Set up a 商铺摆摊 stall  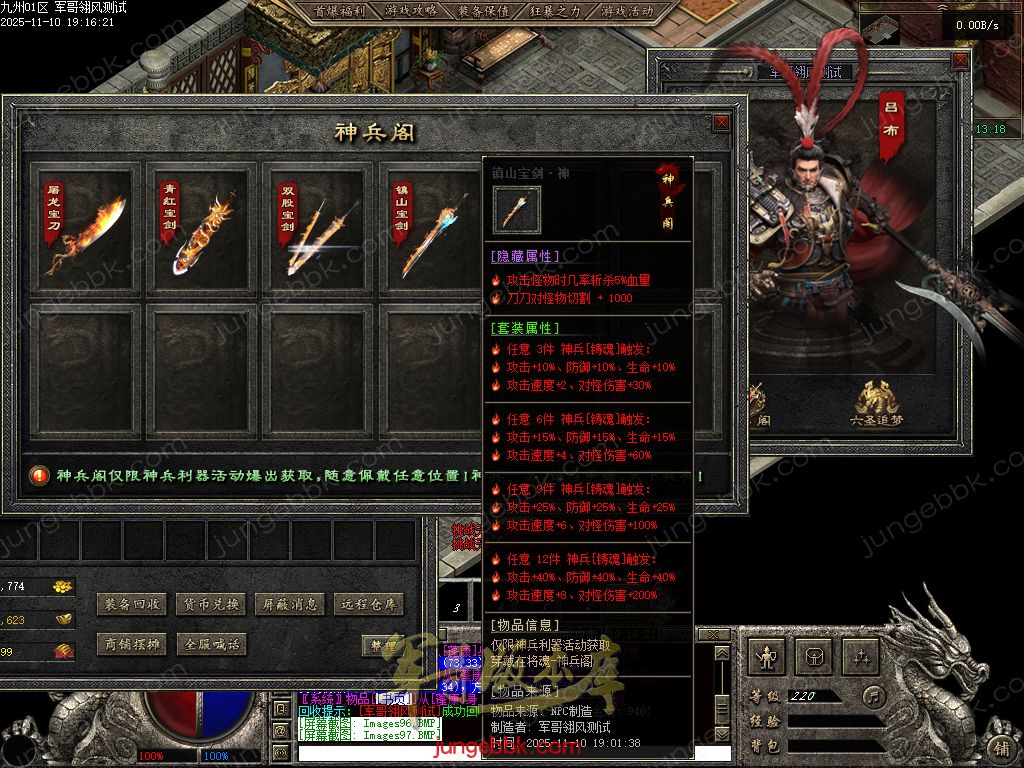click(131, 644)
